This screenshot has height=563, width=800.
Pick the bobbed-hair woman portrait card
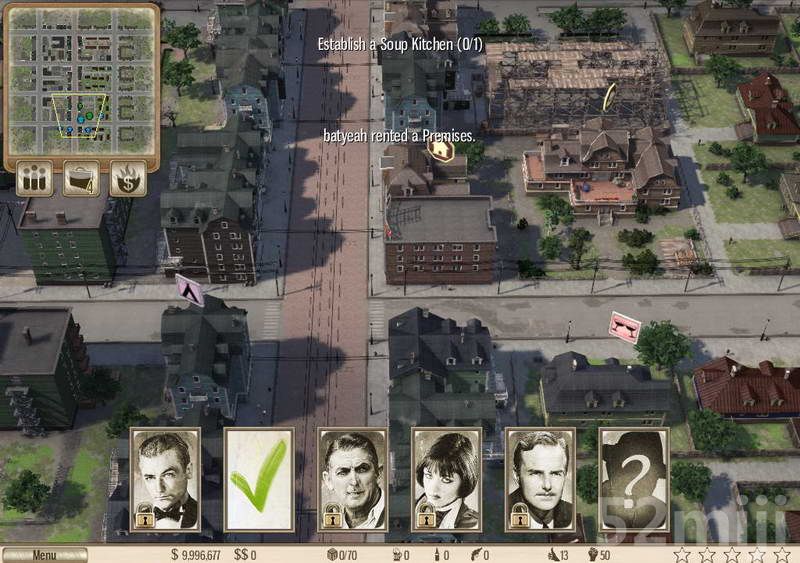click(447, 480)
